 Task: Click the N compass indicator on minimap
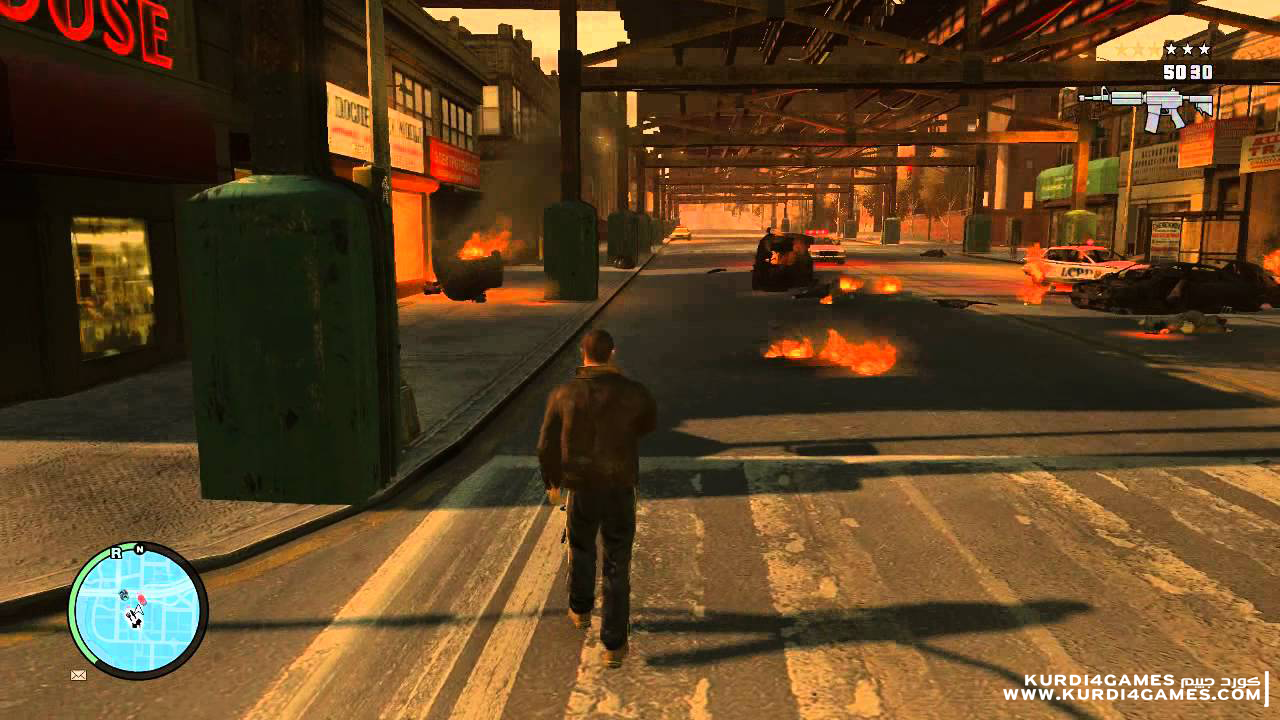click(x=140, y=548)
